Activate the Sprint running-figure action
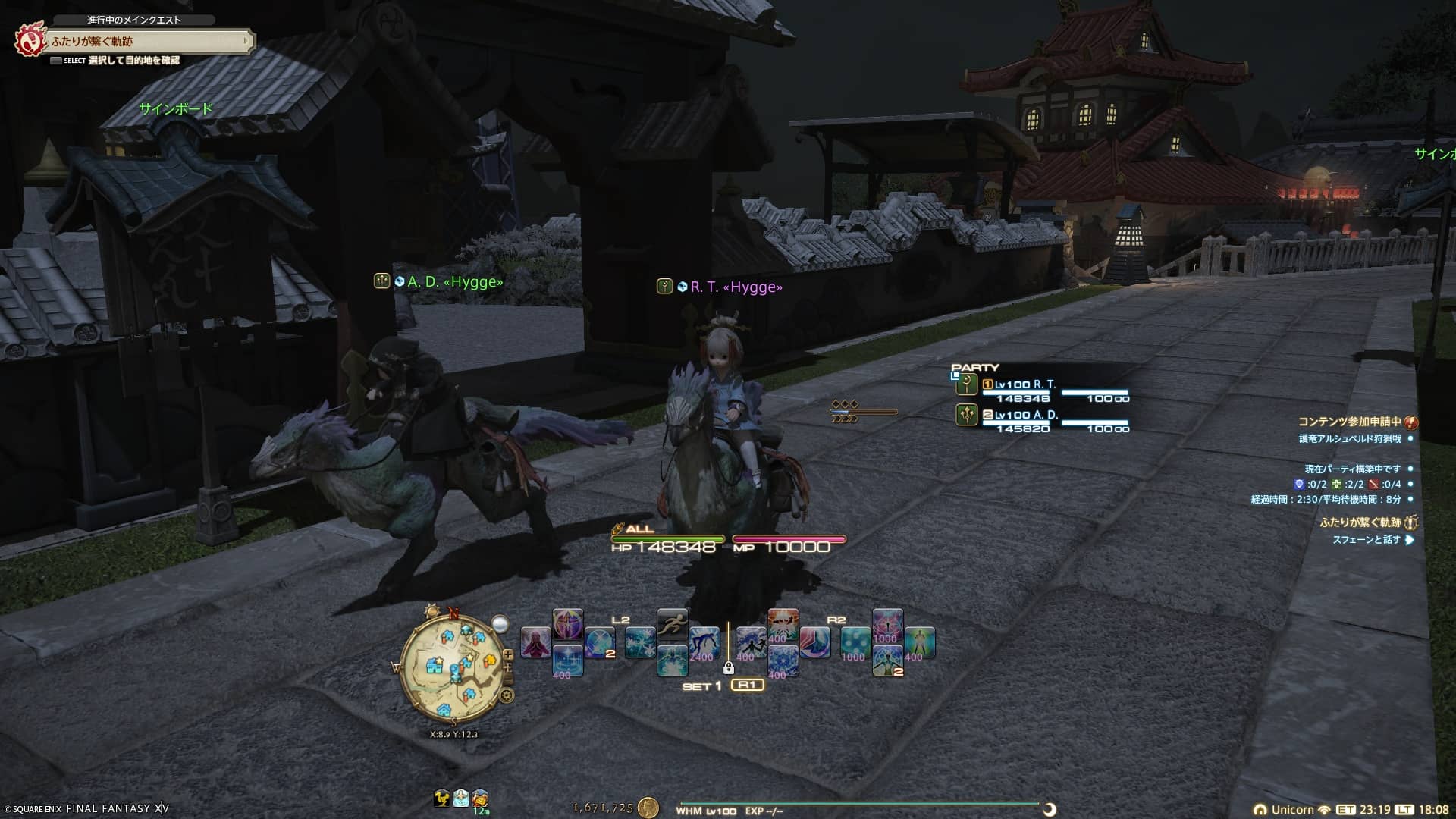1456x819 pixels. [x=672, y=625]
